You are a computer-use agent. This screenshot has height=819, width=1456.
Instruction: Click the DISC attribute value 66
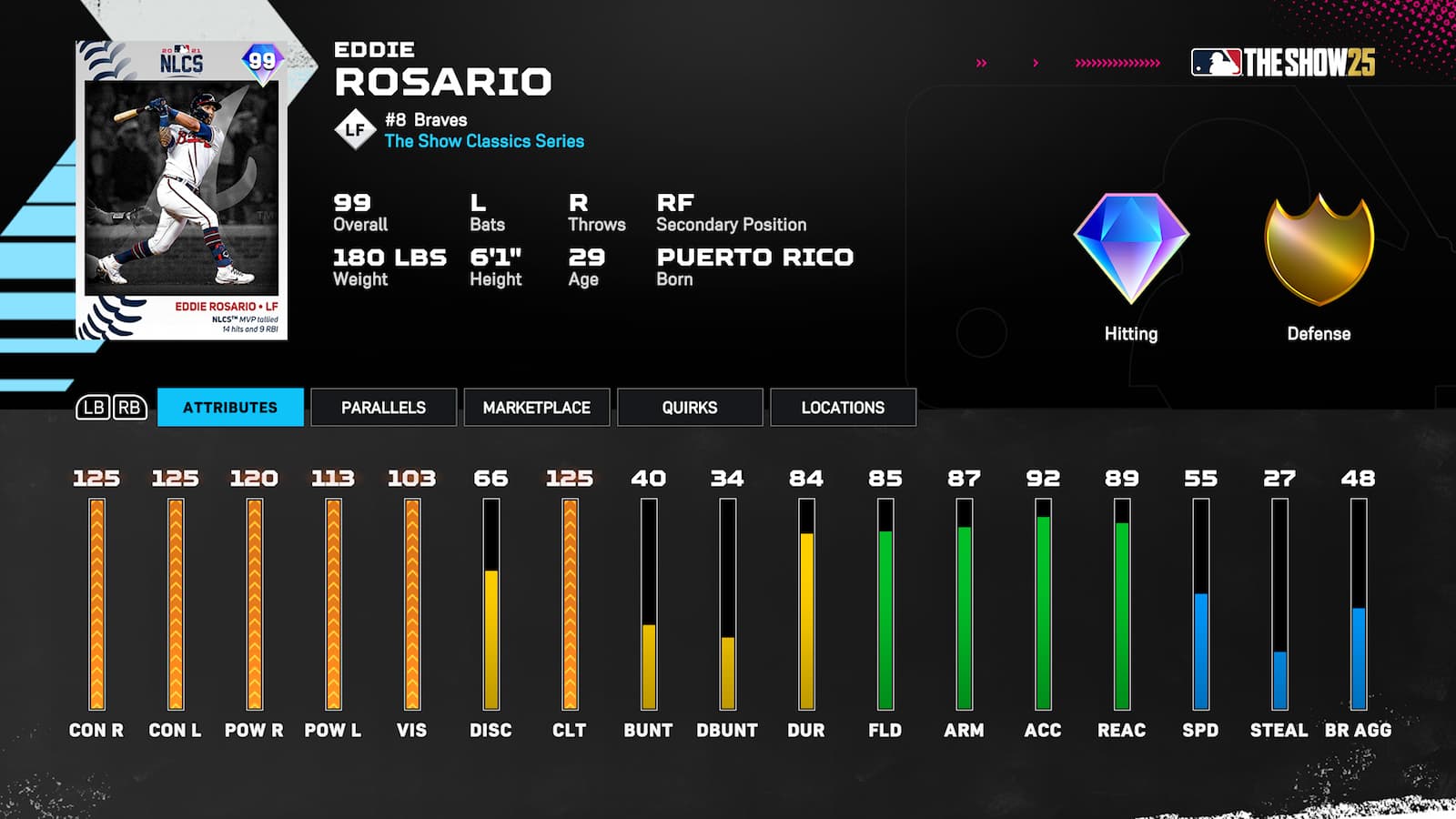pos(491,477)
